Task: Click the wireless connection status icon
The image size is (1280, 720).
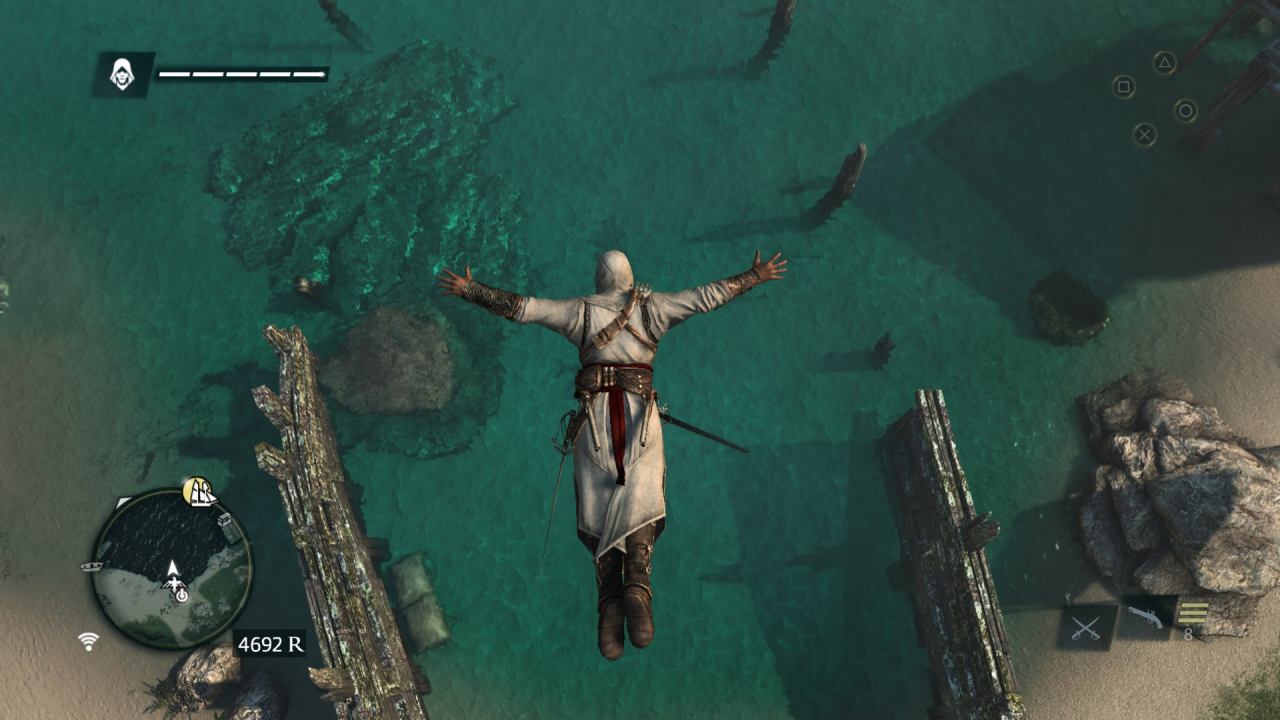Action: 89,641
